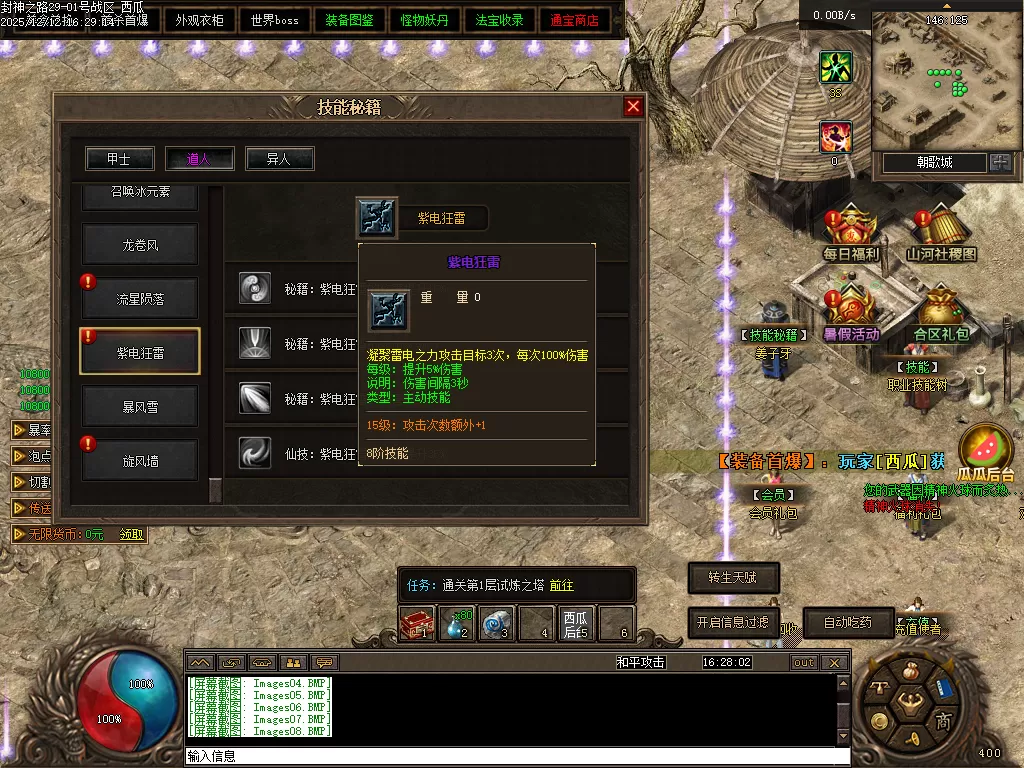Choose the 暴风雪 skill entry
Screen dimensions: 1024x768
click(x=140, y=407)
